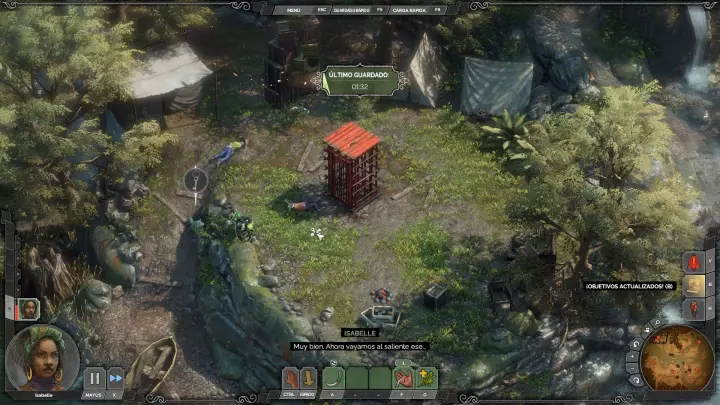Pause the game with the pause button

94,379
